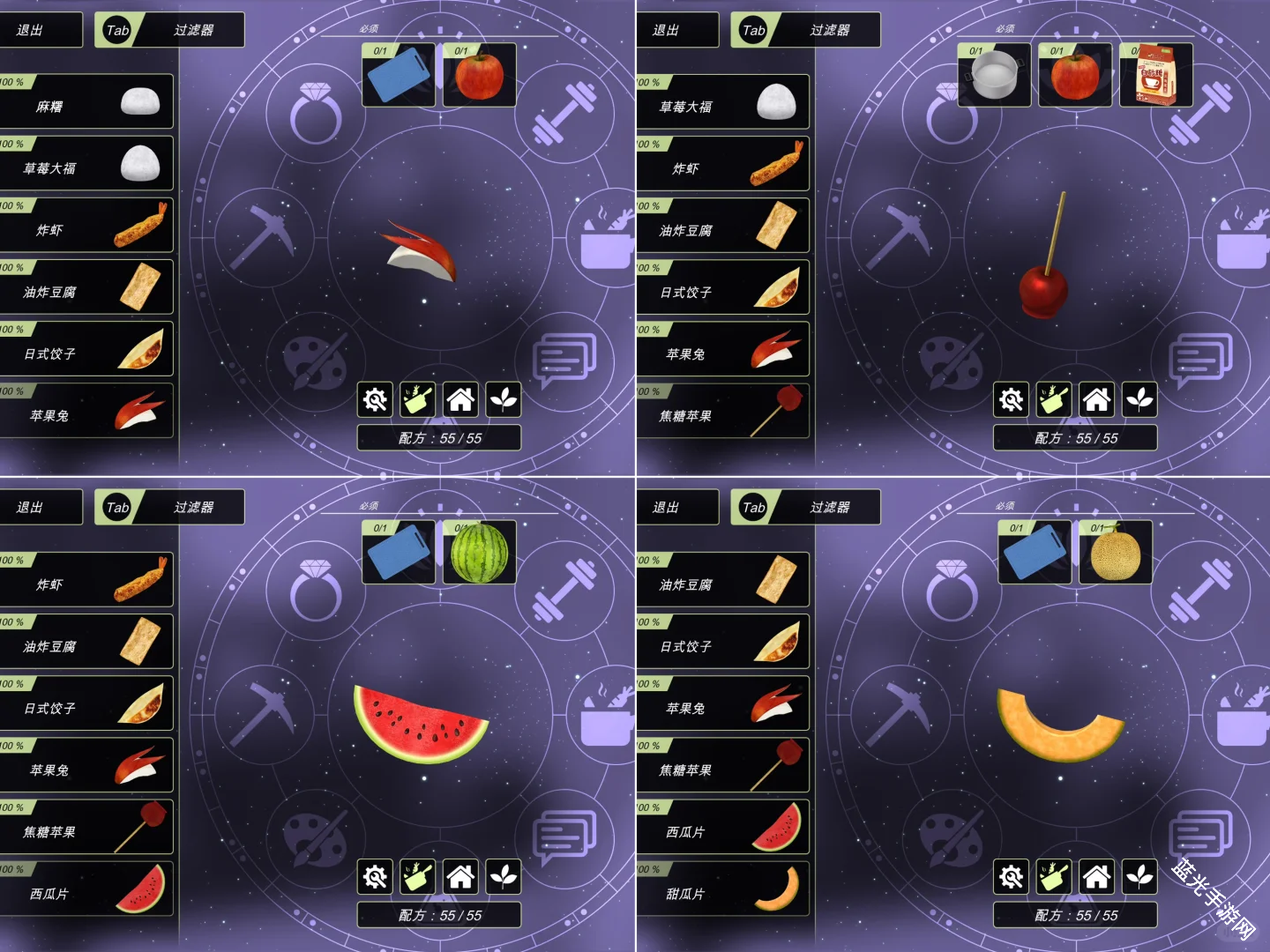The image size is (1270, 952).
Task: Click the metal pot ingredient slot
Action: 994,76
